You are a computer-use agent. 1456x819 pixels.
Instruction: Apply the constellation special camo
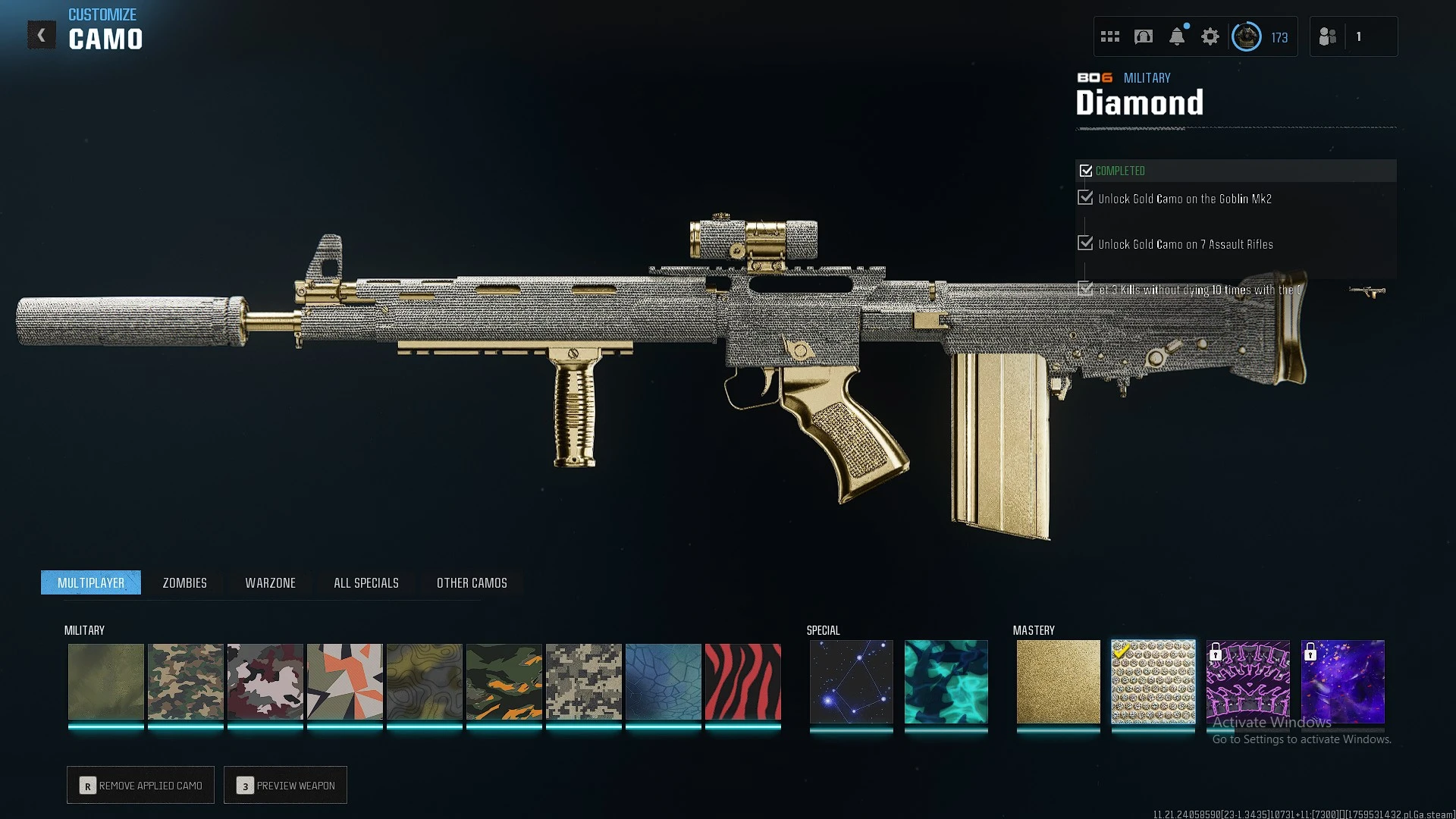pyautogui.click(x=851, y=682)
